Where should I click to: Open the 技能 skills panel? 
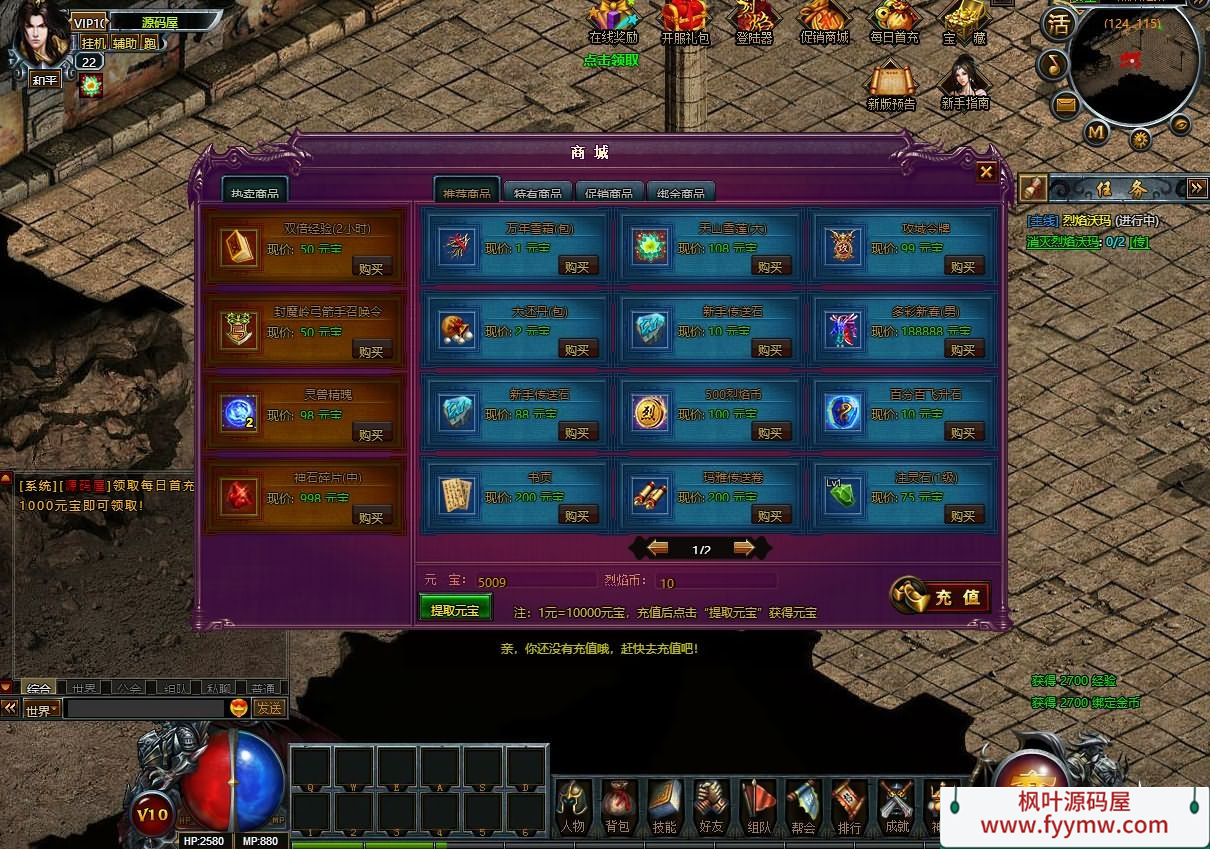click(x=664, y=806)
